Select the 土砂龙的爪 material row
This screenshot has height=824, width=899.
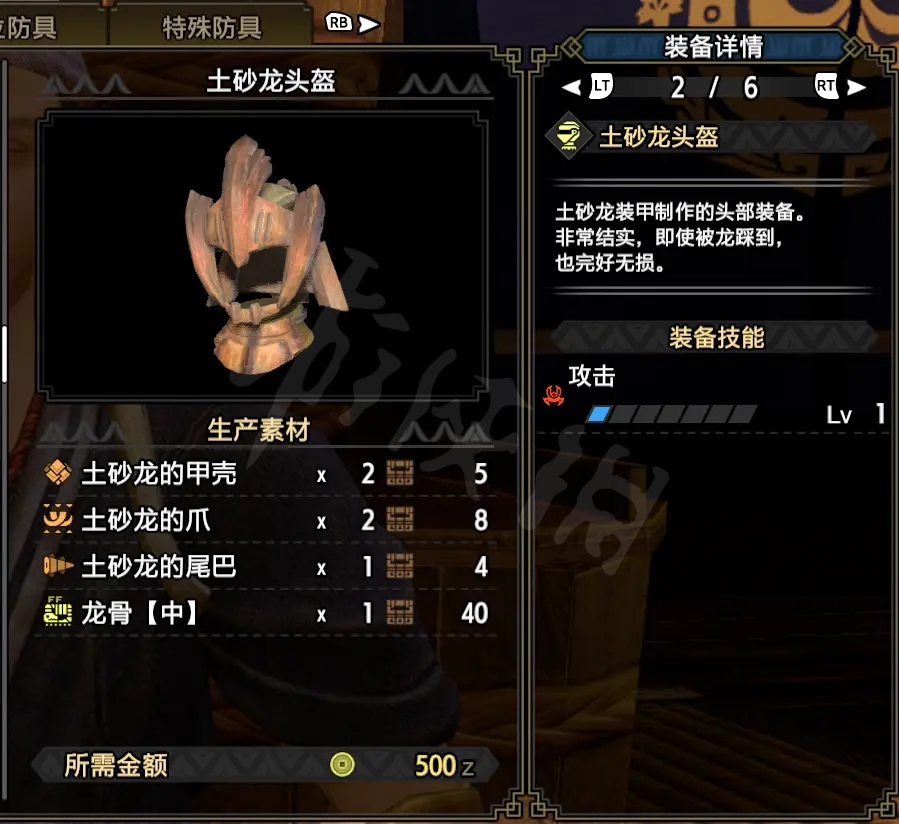coord(266,520)
